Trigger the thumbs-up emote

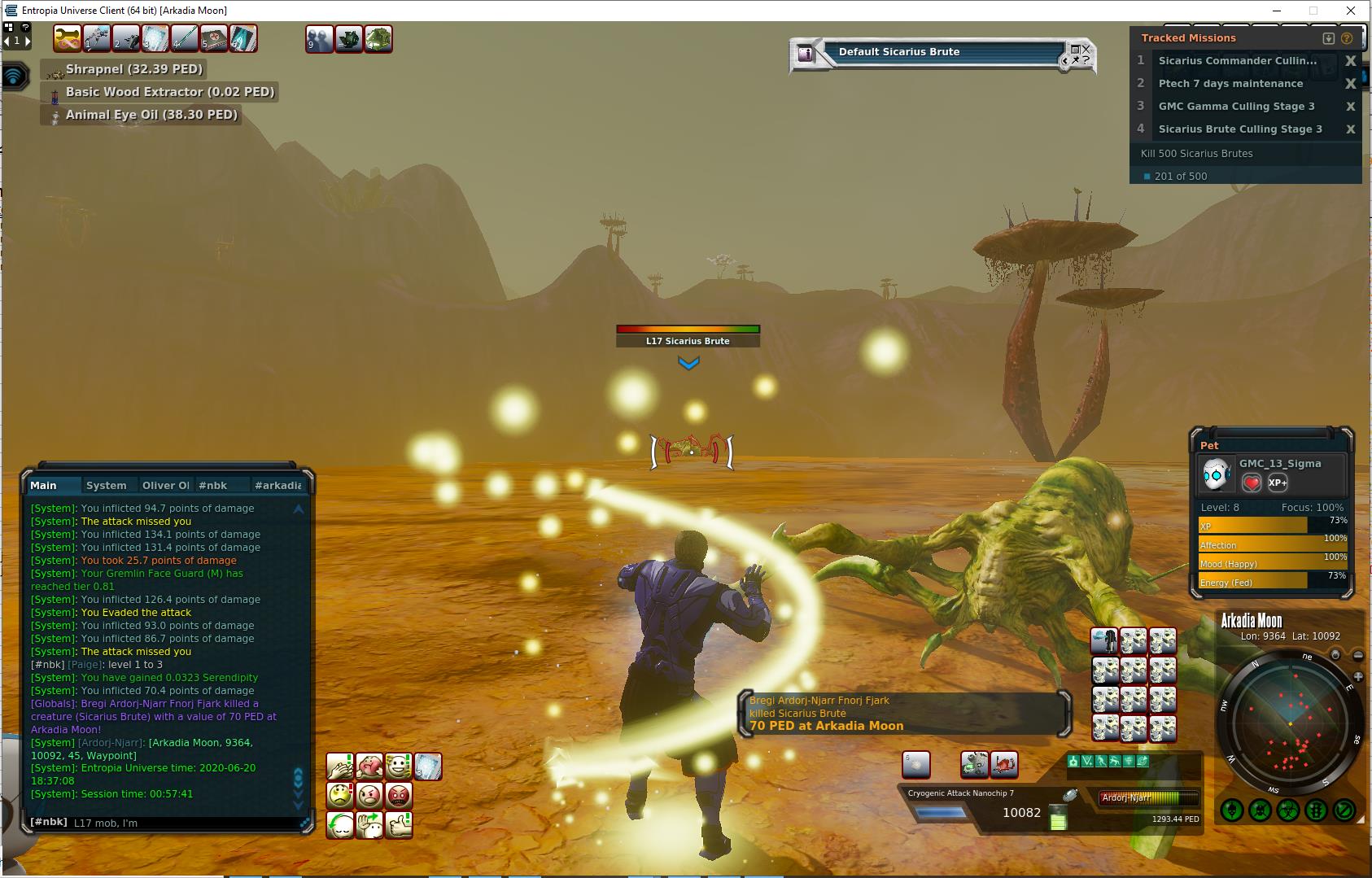(x=399, y=824)
